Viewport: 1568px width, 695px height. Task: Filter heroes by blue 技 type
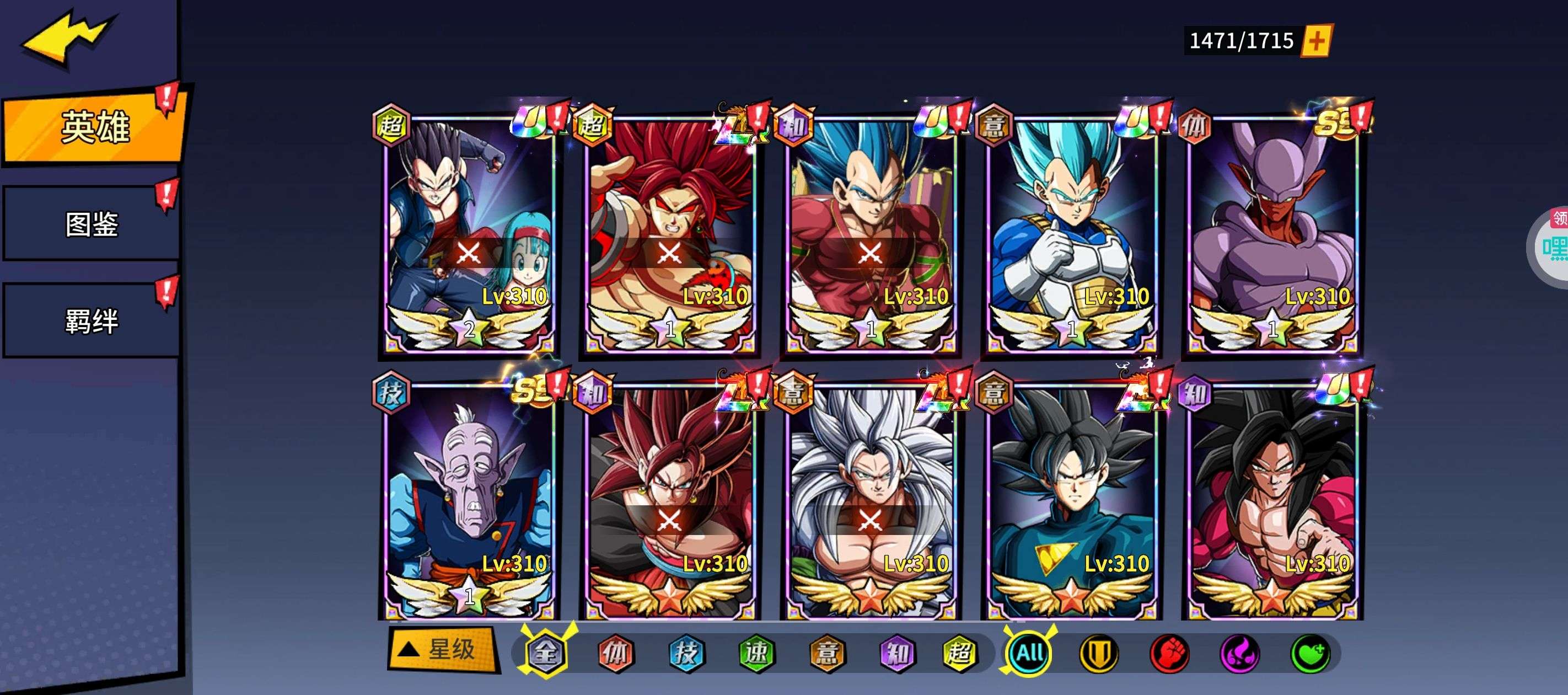[x=686, y=653]
